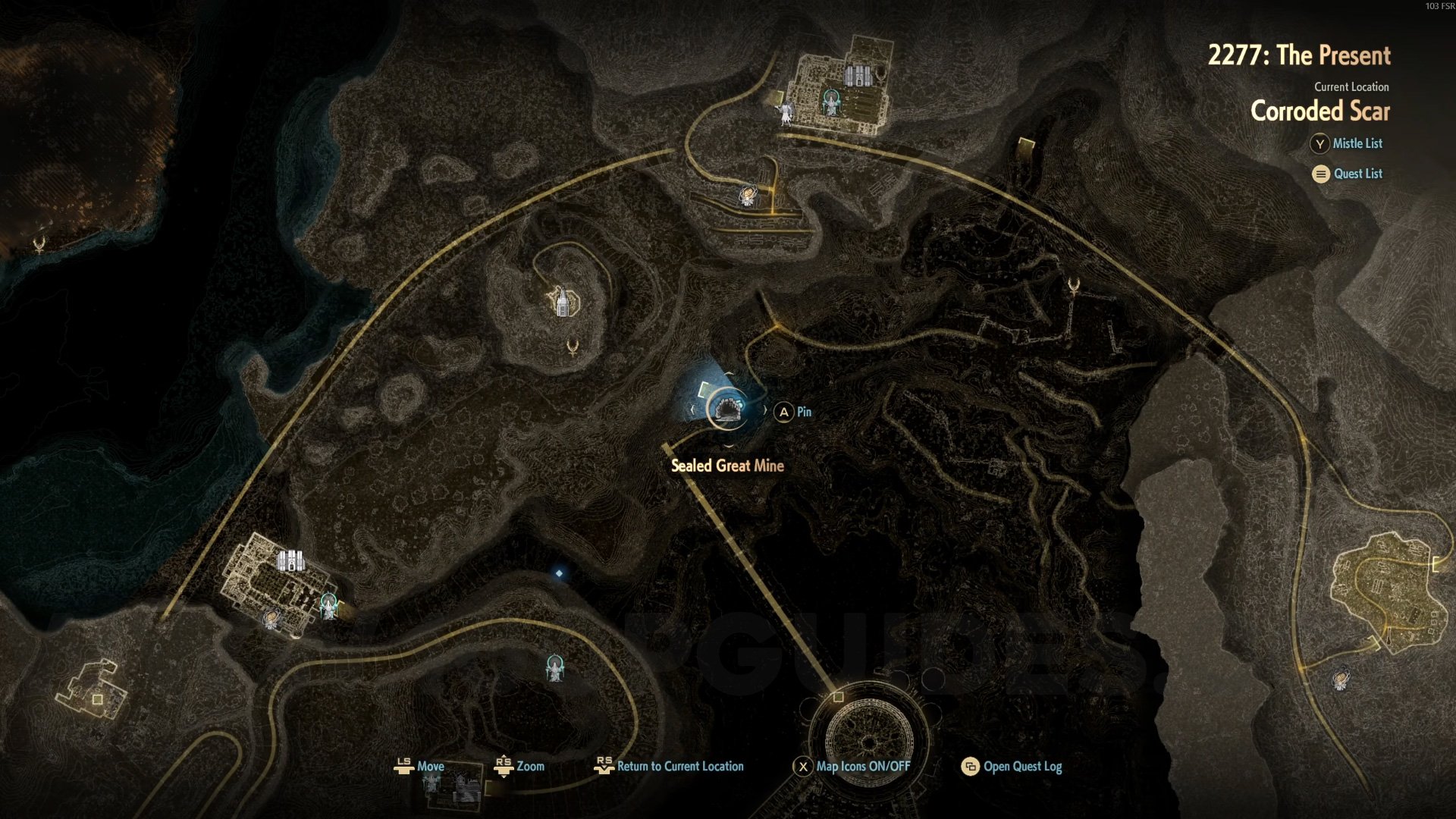
Task: Open the Quest List
Action: (1348, 174)
